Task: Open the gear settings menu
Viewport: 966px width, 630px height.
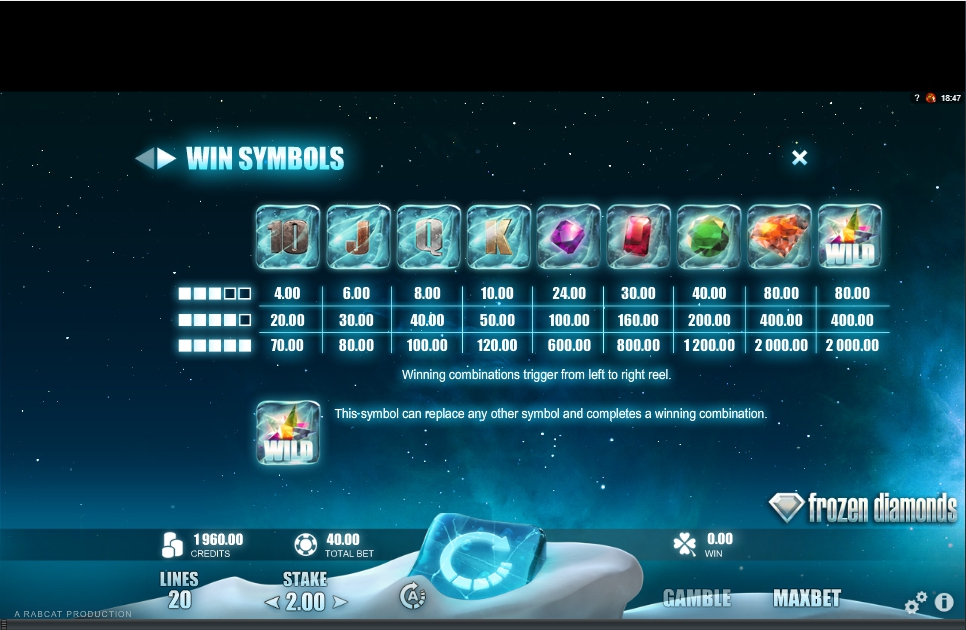Action: pyautogui.click(x=915, y=603)
